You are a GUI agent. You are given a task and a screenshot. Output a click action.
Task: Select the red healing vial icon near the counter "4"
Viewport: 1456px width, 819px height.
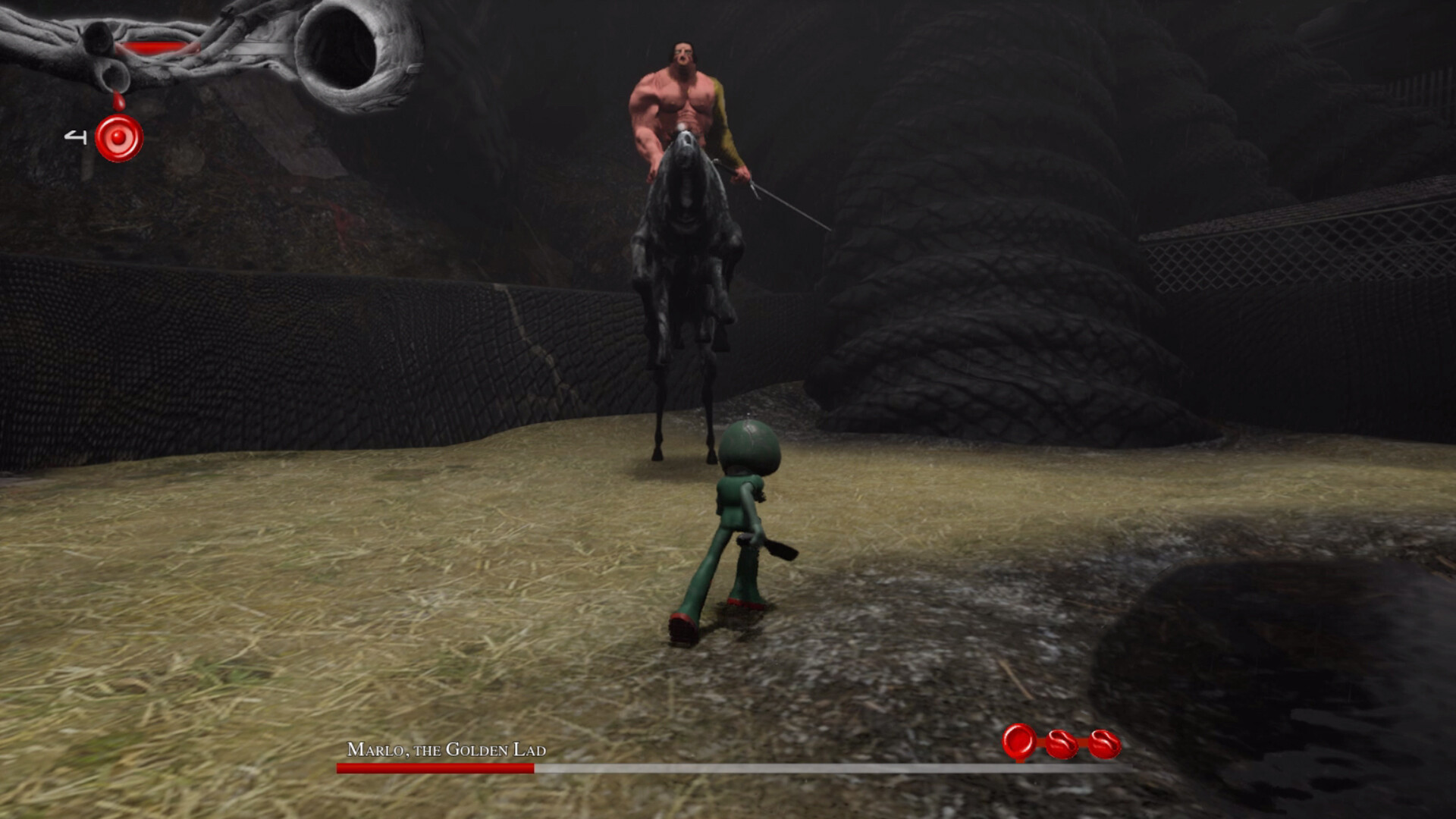(119, 139)
